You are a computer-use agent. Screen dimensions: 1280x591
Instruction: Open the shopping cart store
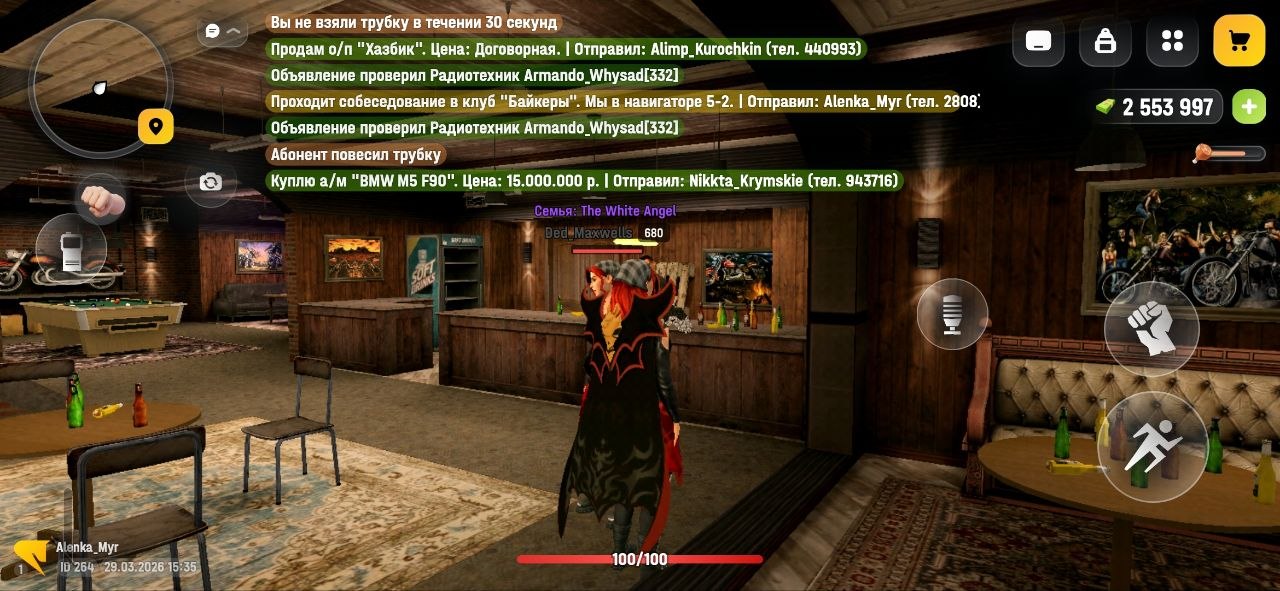[1239, 41]
